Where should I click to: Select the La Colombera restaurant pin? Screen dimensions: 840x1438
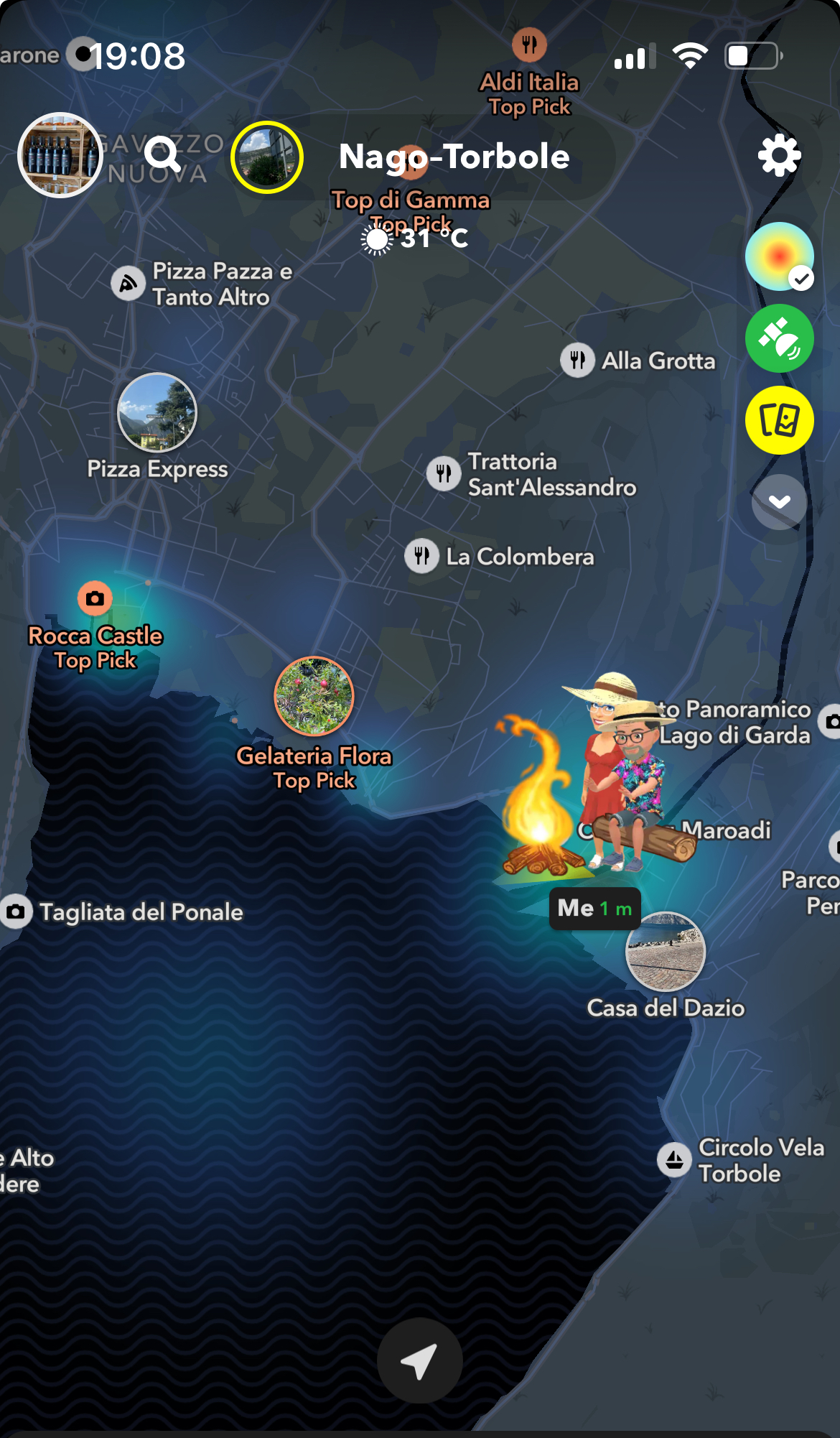click(421, 556)
